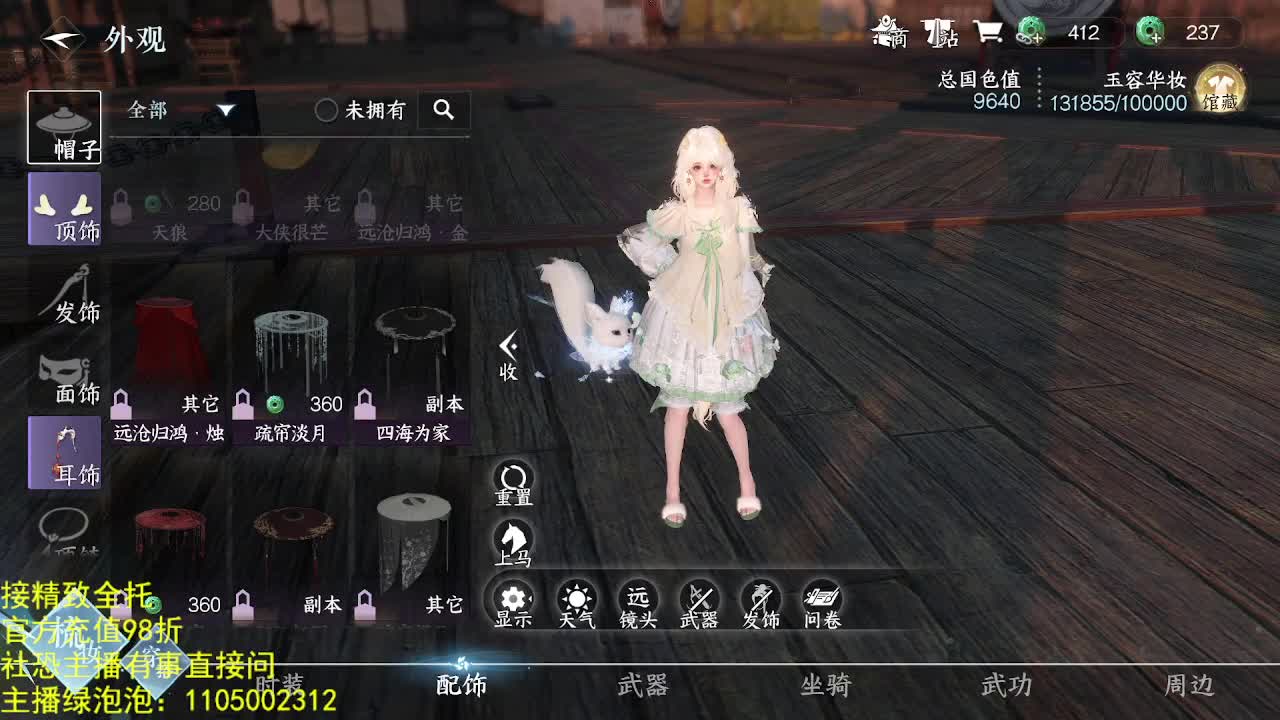Screen dimensions: 1280x720
Task: Toggle 武器 weapon visibility
Action: pos(700,601)
